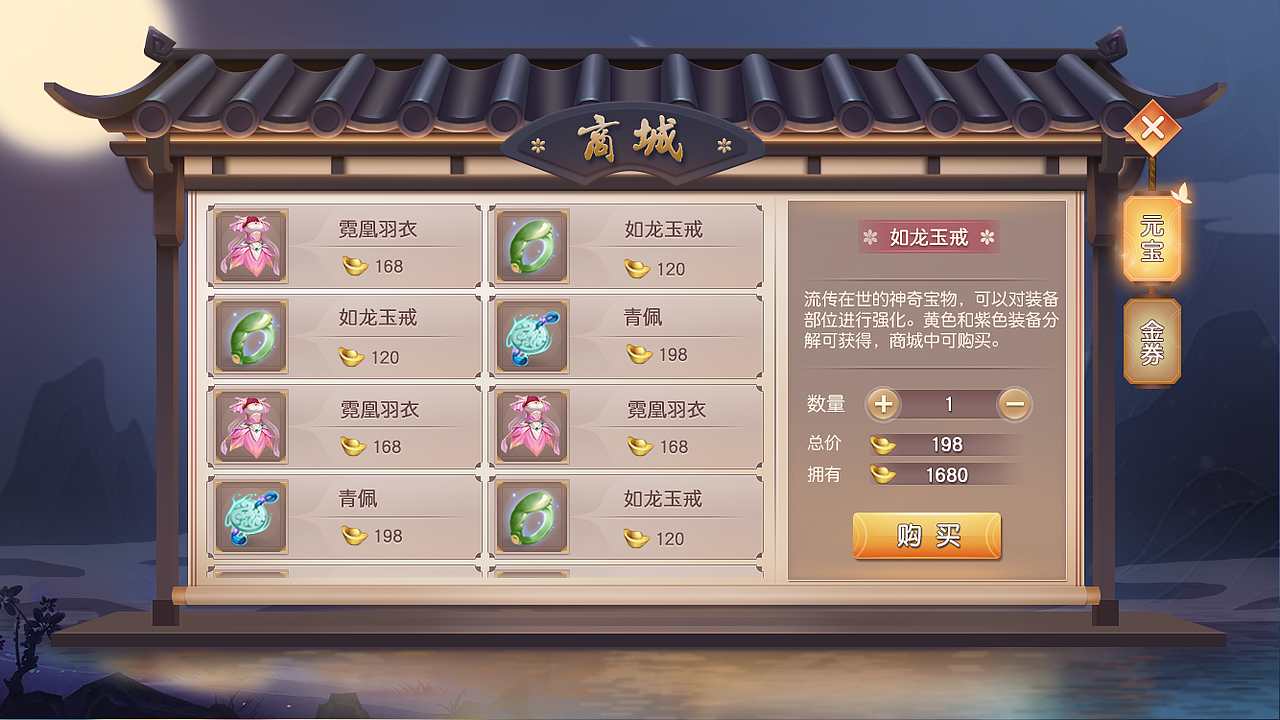
Task: Increase quantity with the plus stepper
Action: point(886,404)
